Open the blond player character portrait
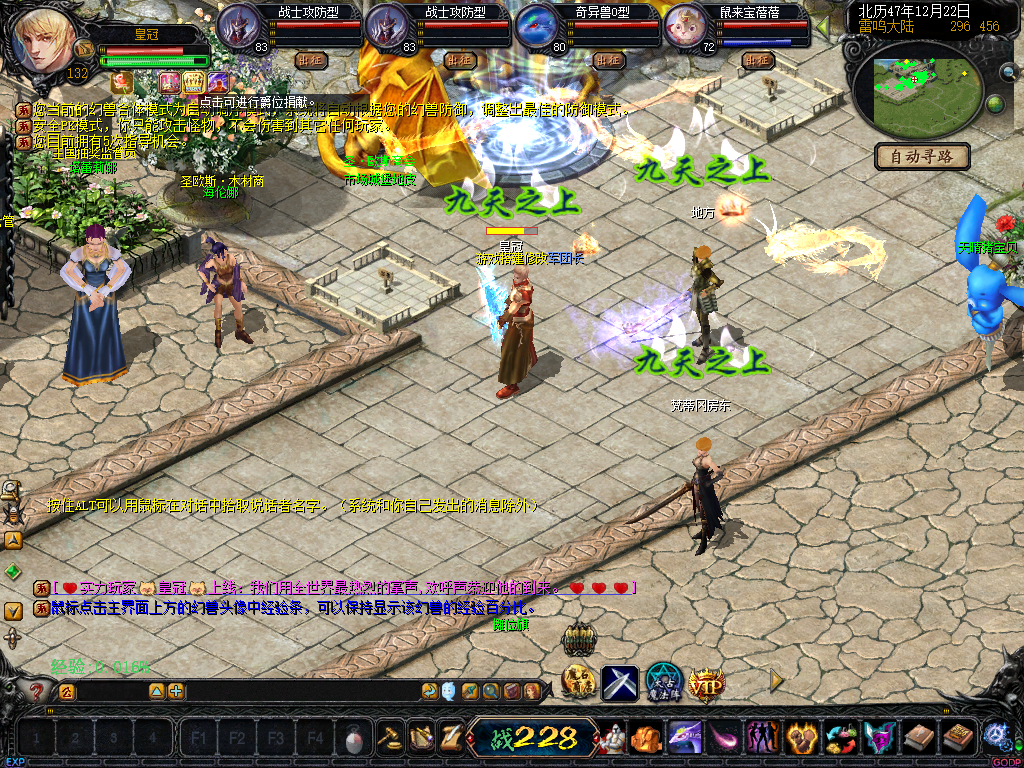The width and height of the screenshot is (1024, 768). coord(44,38)
